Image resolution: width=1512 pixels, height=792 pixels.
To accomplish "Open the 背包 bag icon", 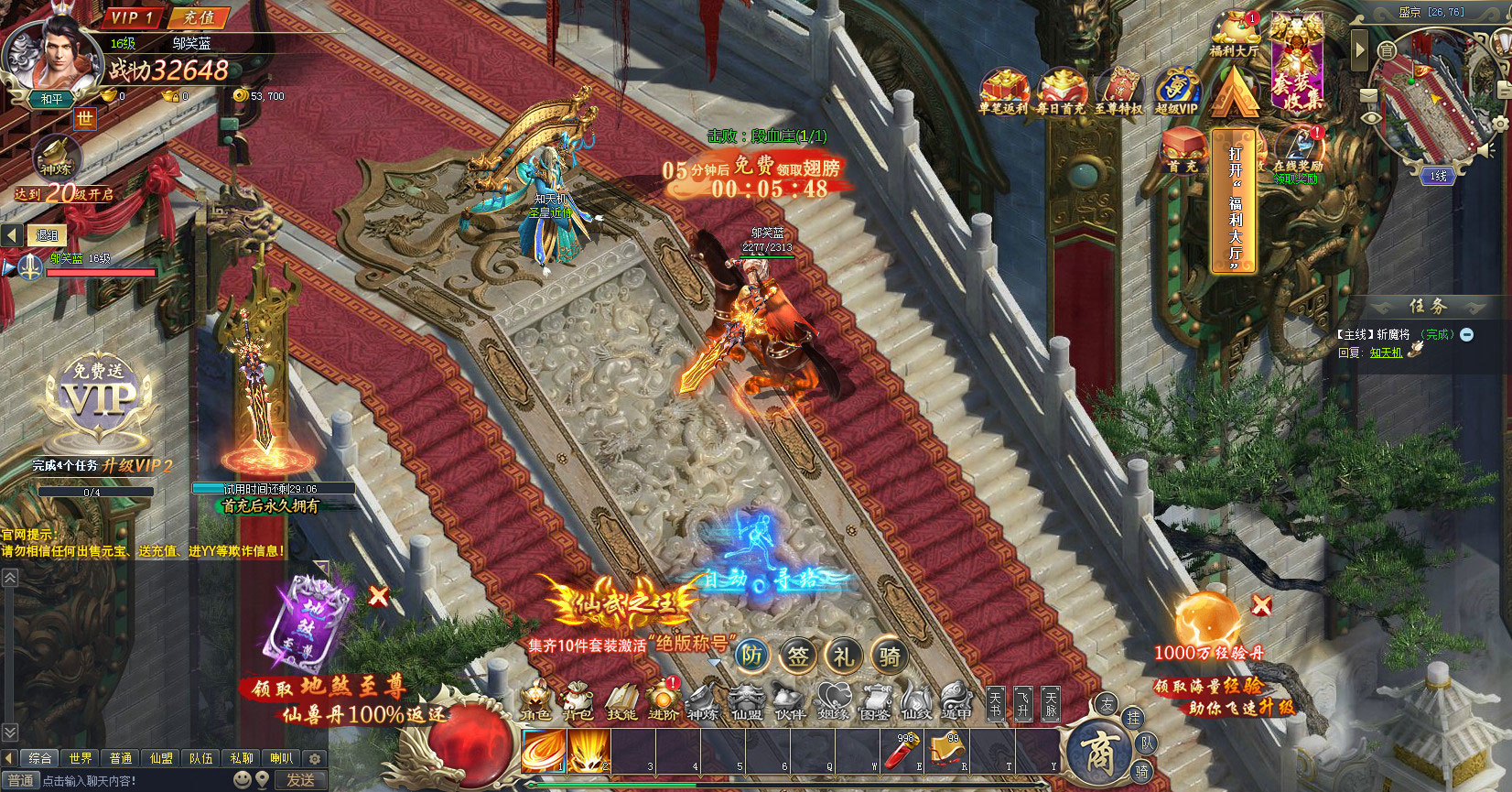I will coord(577,702).
